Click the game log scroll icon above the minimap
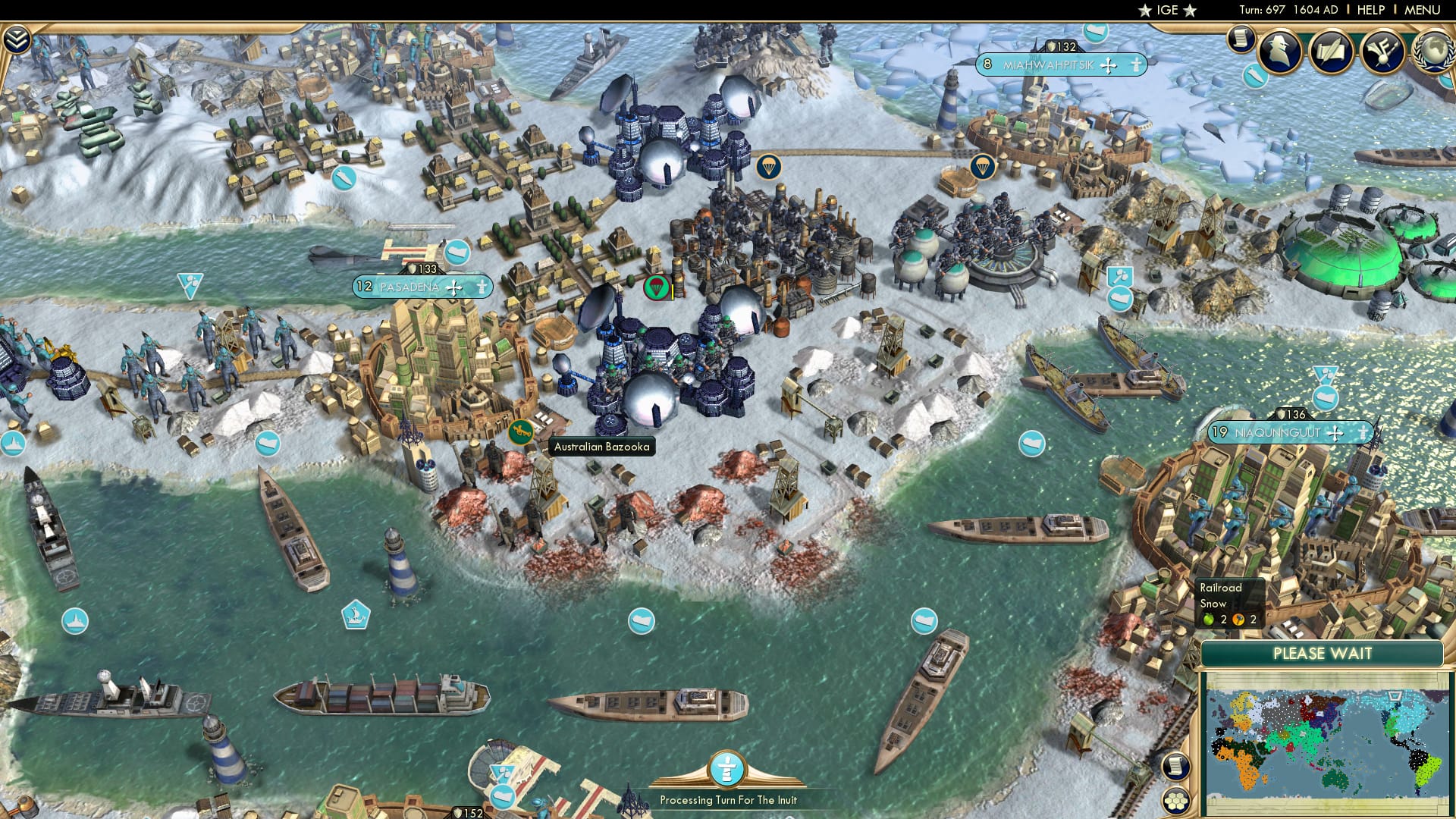This screenshot has width=1456, height=819. 1175,767
